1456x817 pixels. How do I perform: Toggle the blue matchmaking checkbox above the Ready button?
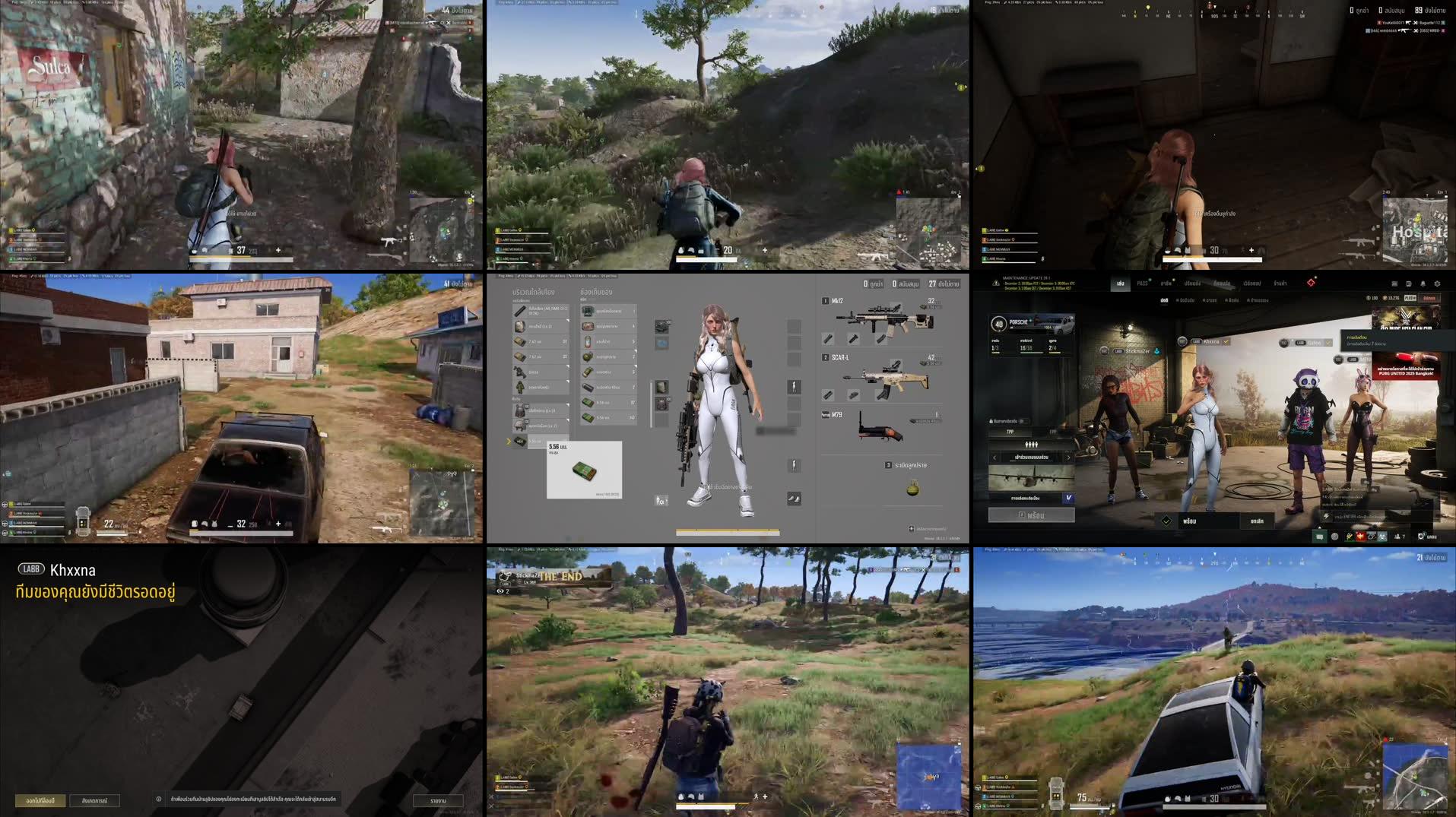tap(1070, 498)
